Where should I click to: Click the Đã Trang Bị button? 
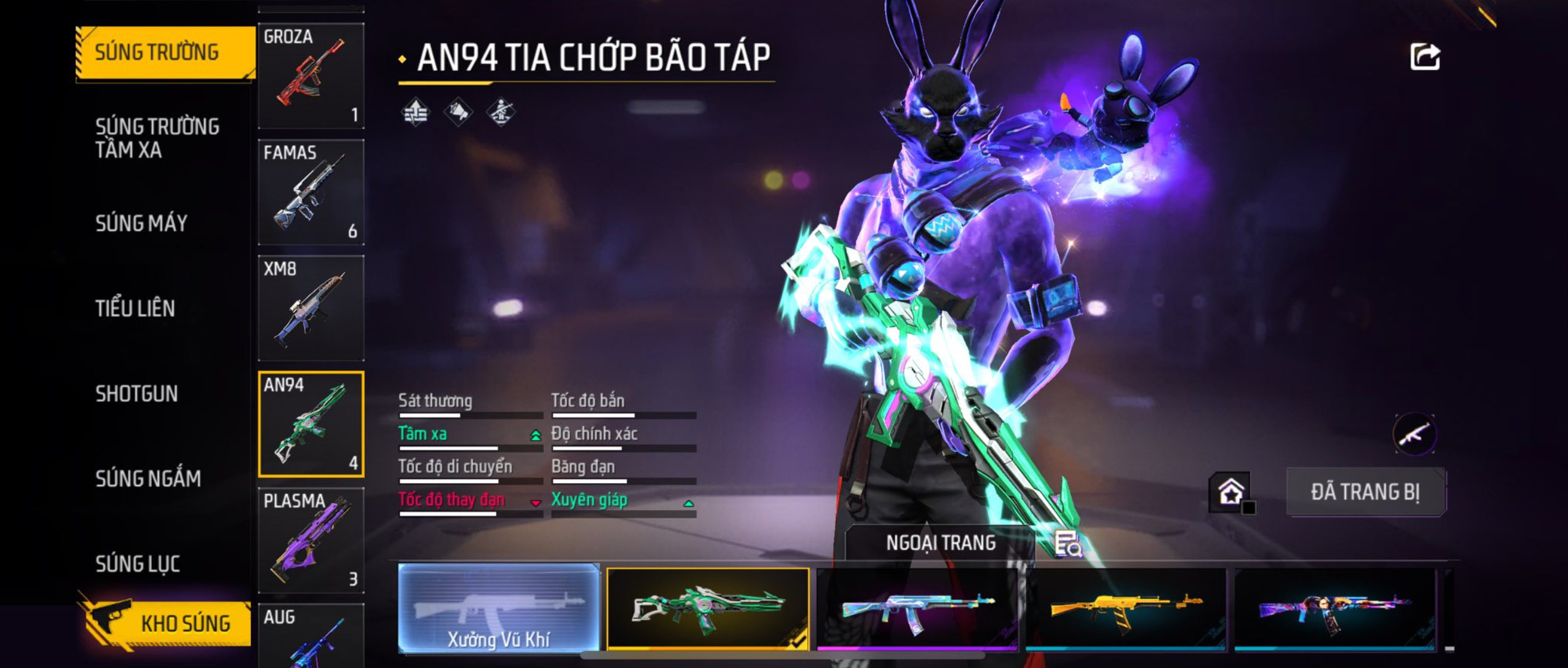click(1366, 492)
